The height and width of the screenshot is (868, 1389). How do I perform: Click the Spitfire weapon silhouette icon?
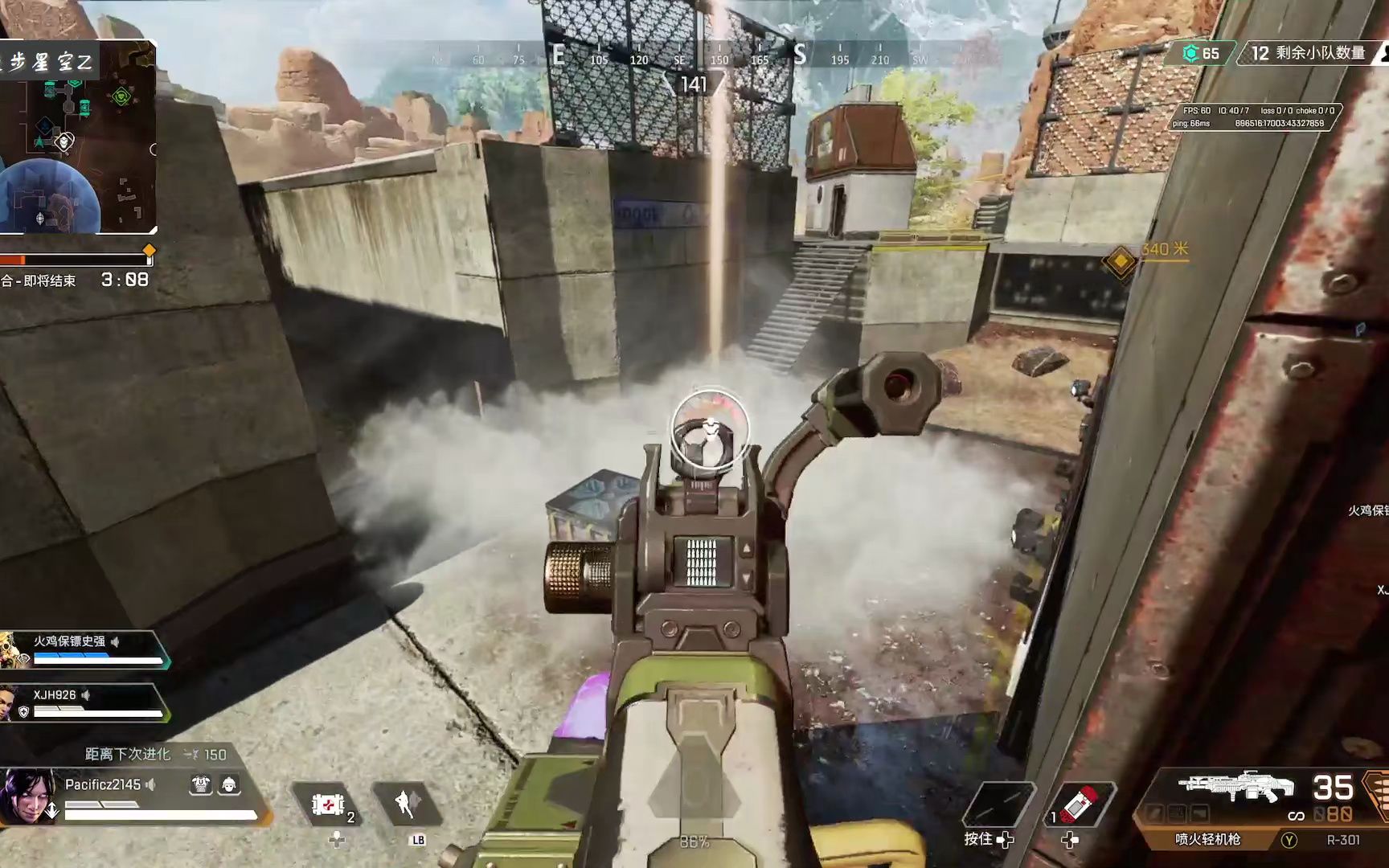tap(1235, 786)
